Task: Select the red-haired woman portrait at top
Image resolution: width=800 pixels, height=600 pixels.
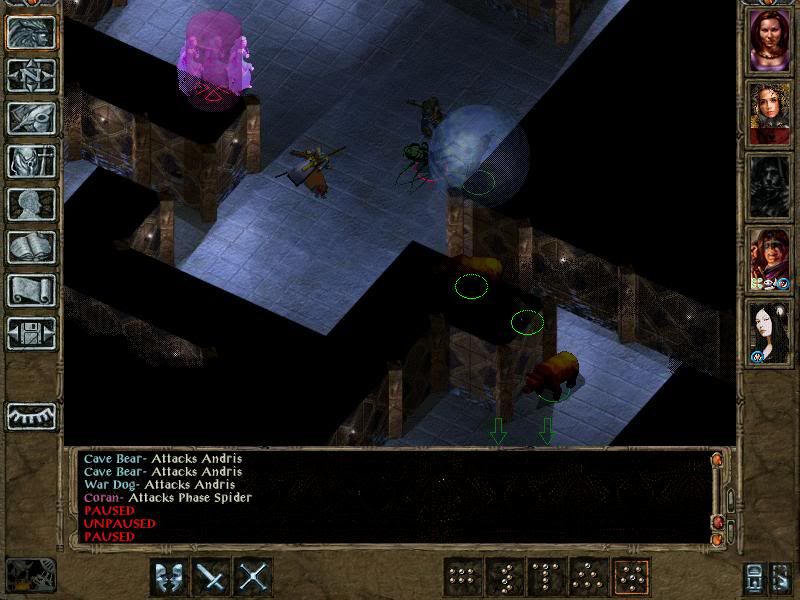Action: coord(770,41)
